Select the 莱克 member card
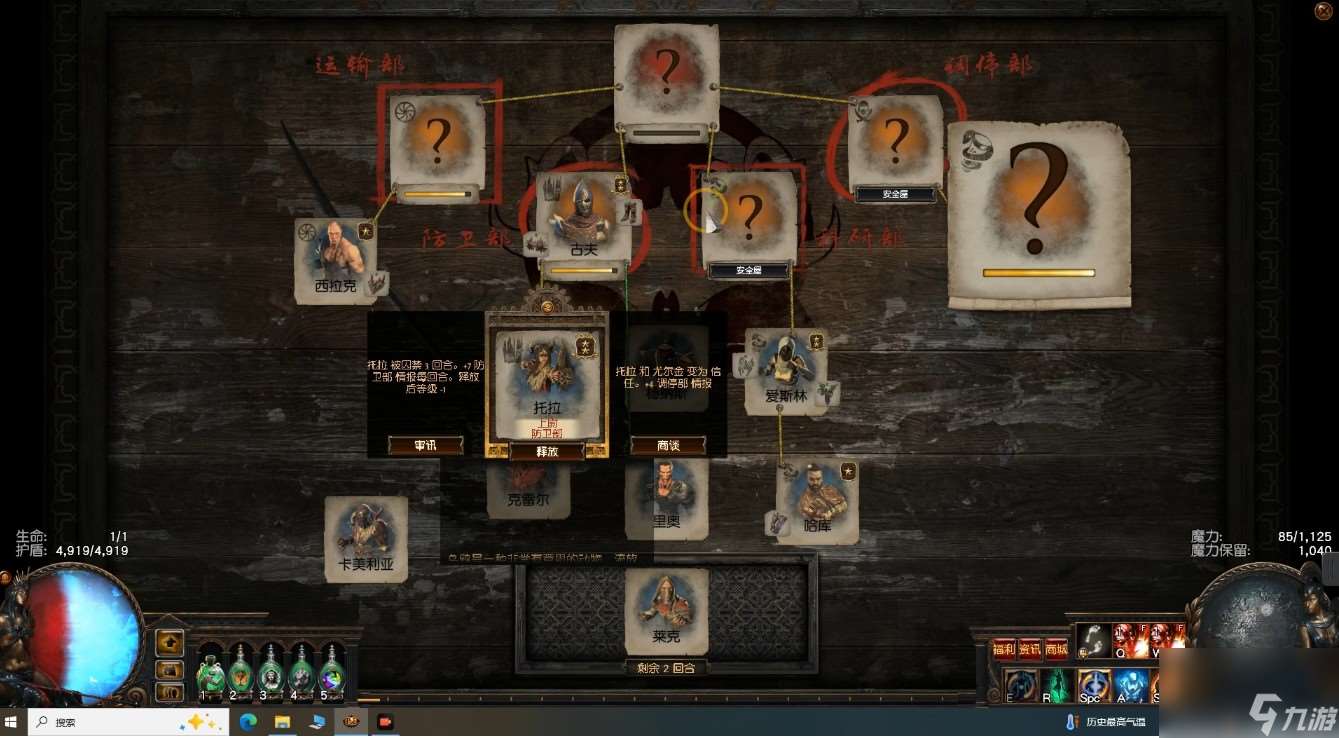1339x738 pixels. pos(666,611)
